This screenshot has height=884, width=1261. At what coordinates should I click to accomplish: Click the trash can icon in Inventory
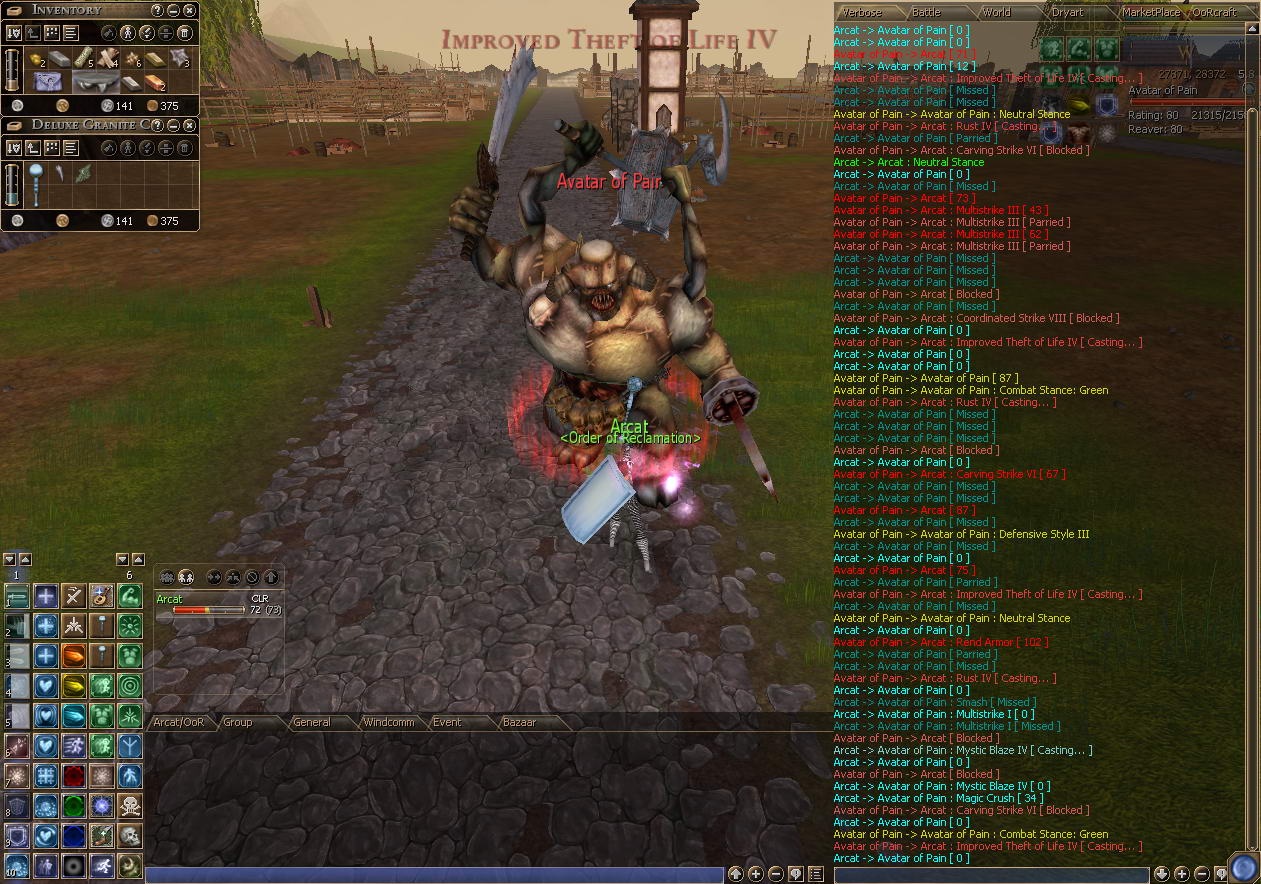(184, 33)
